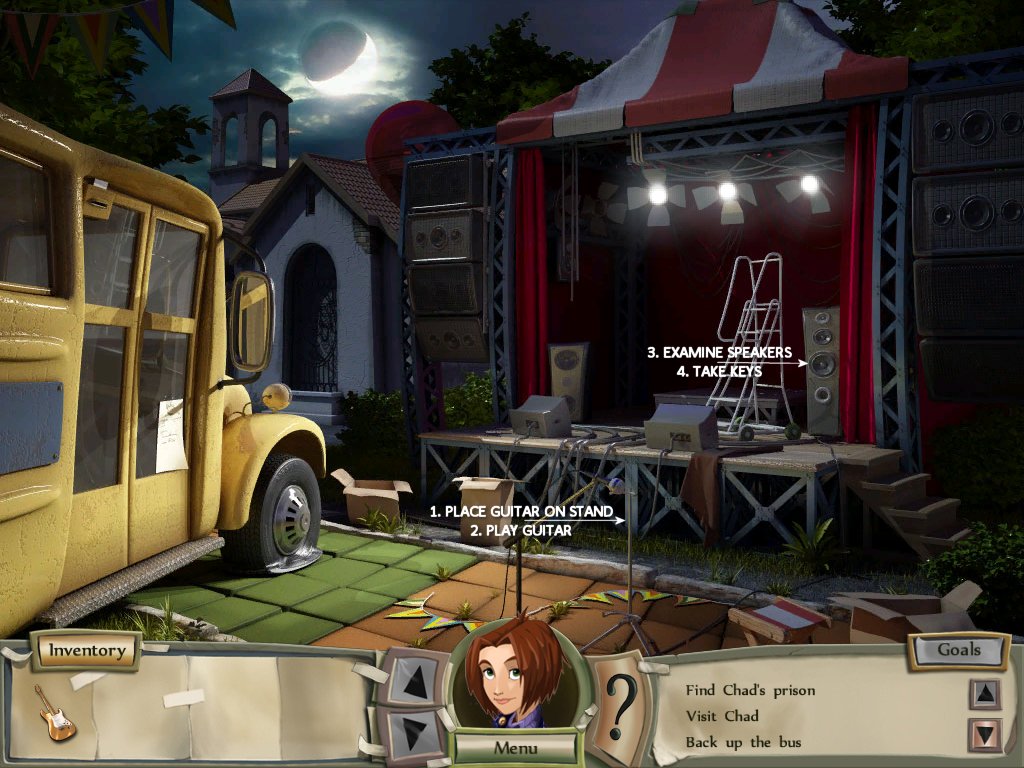The width and height of the screenshot is (1024, 768).
Task: Click the goals list down arrow
Action: click(x=984, y=736)
